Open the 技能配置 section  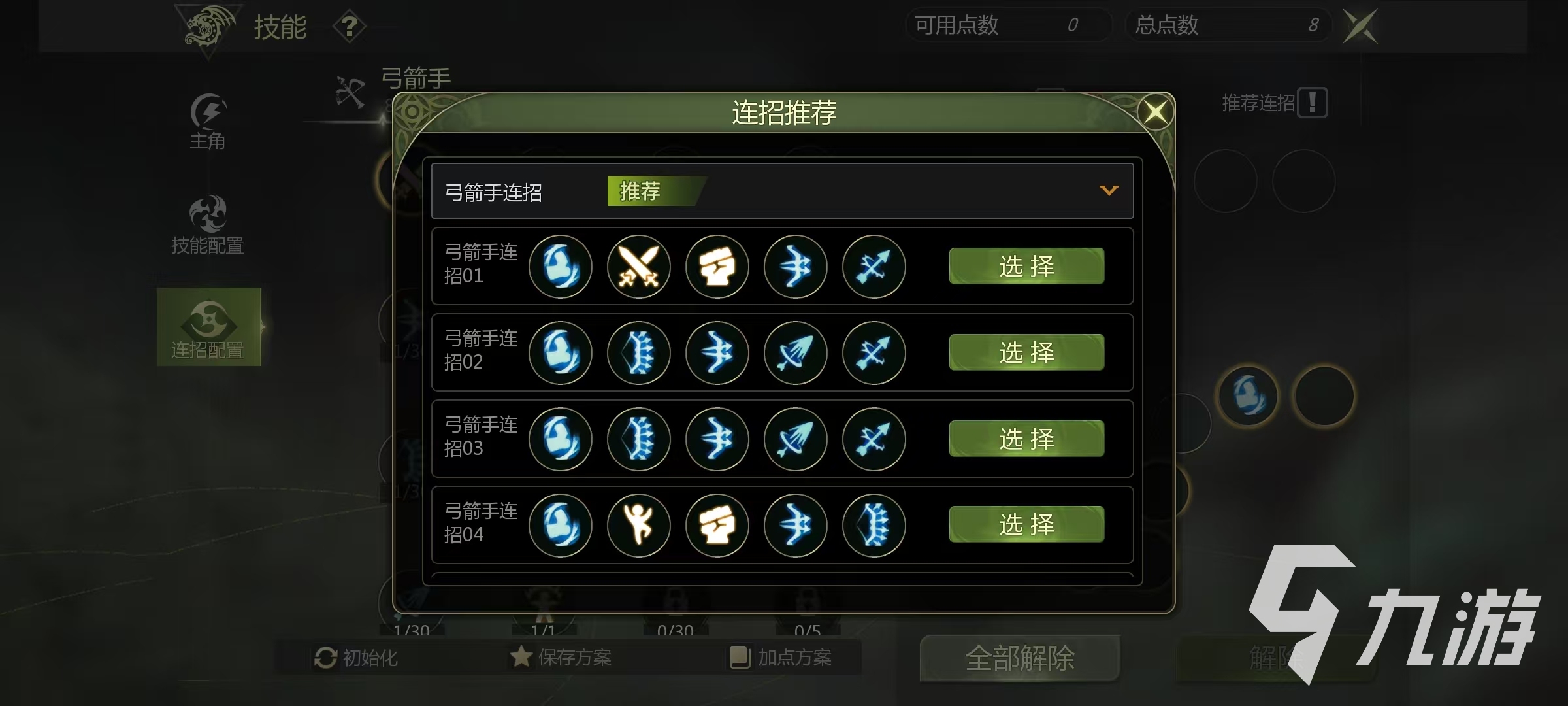[208, 226]
